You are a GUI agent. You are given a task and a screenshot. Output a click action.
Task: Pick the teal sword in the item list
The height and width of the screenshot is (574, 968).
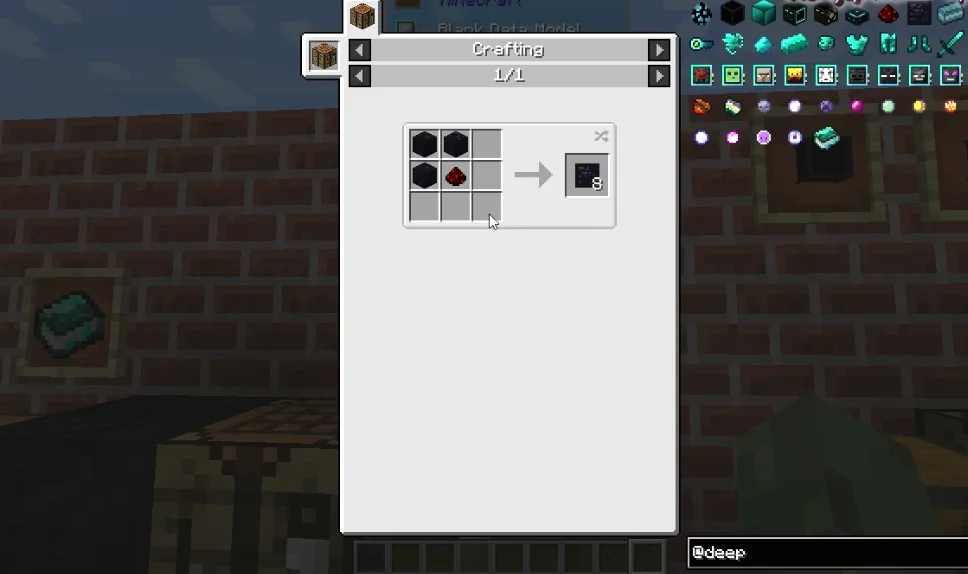click(x=950, y=44)
